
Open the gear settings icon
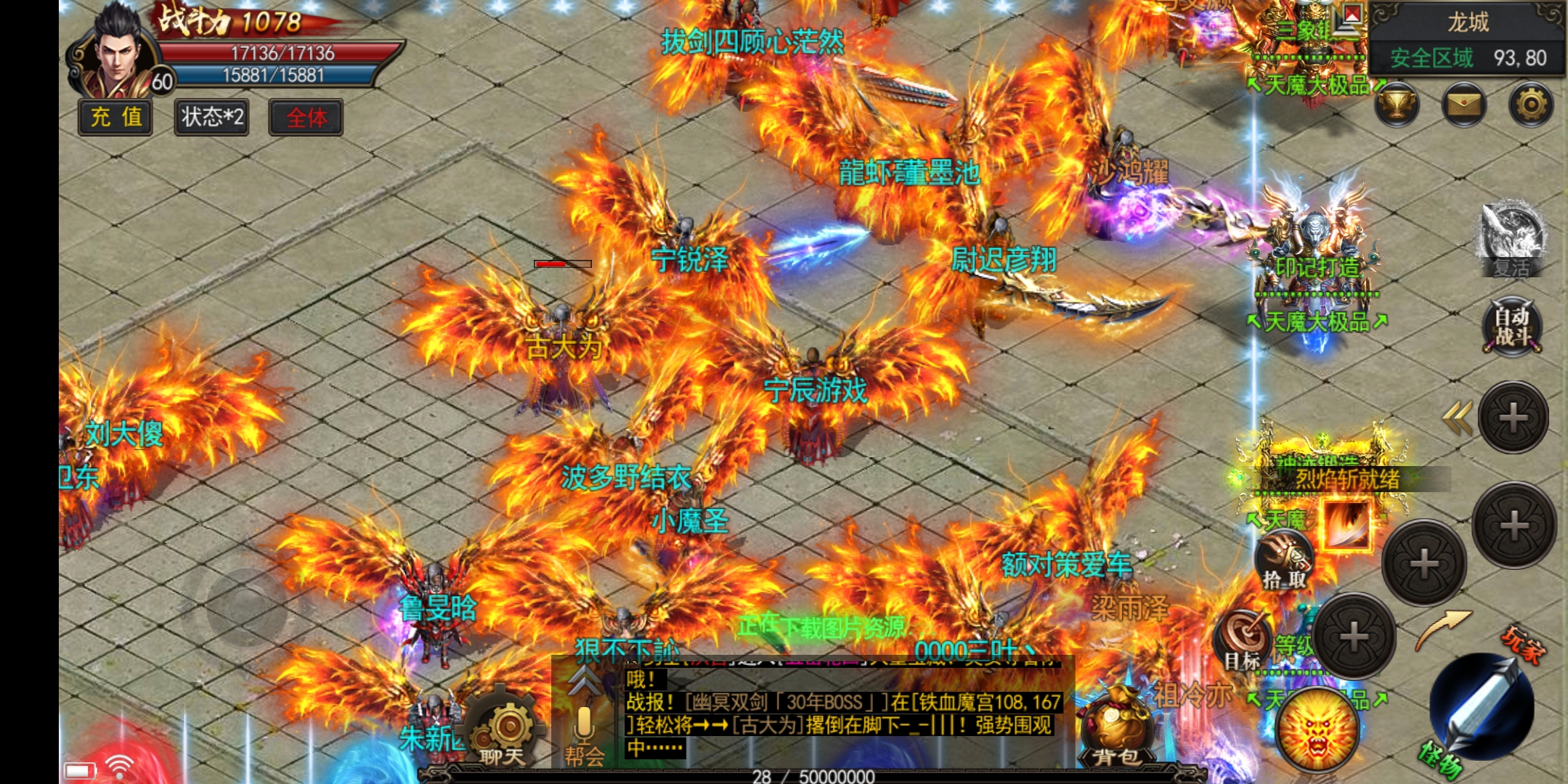1531,106
